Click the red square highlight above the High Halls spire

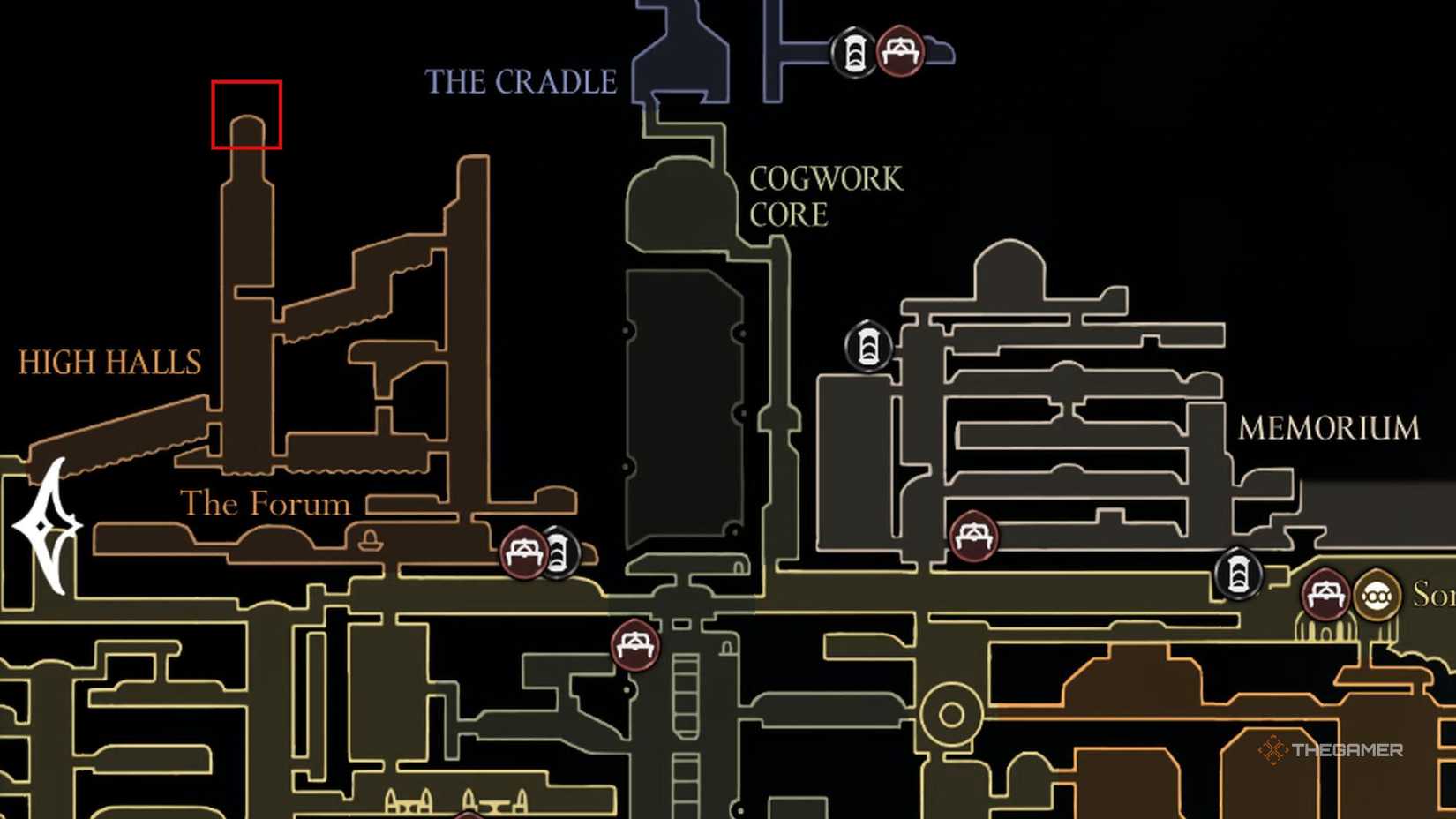coord(245,112)
